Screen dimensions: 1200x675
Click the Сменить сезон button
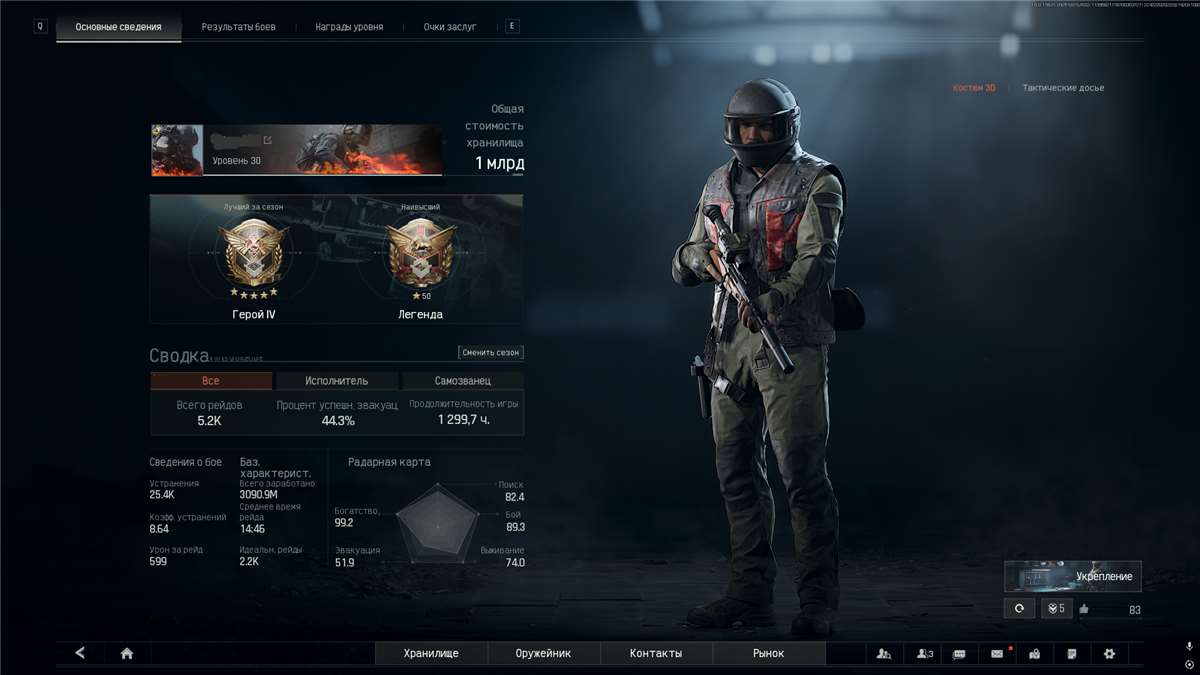[x=491, y=352]
